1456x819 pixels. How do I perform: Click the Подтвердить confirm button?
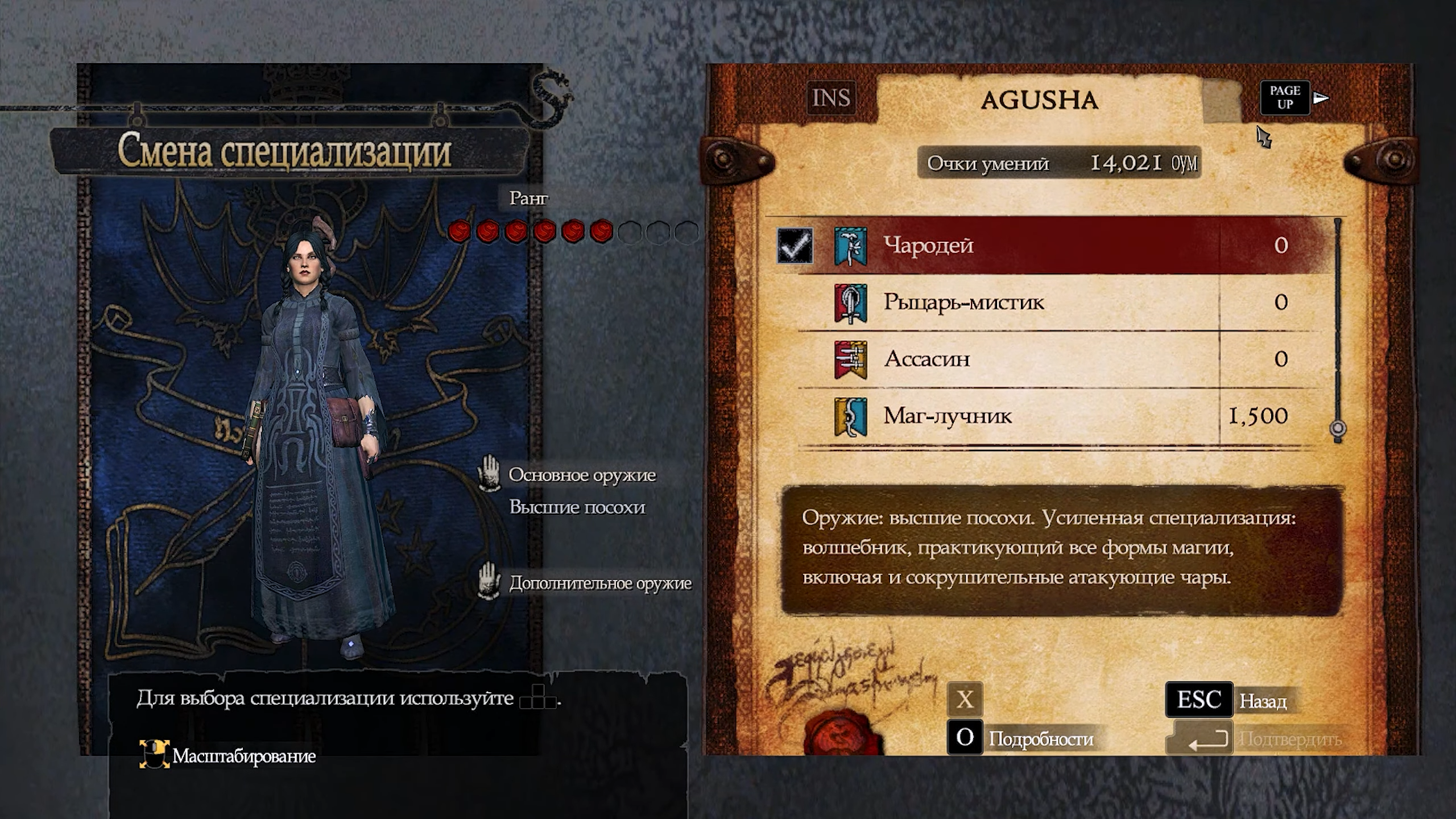tap(1257, 739)
